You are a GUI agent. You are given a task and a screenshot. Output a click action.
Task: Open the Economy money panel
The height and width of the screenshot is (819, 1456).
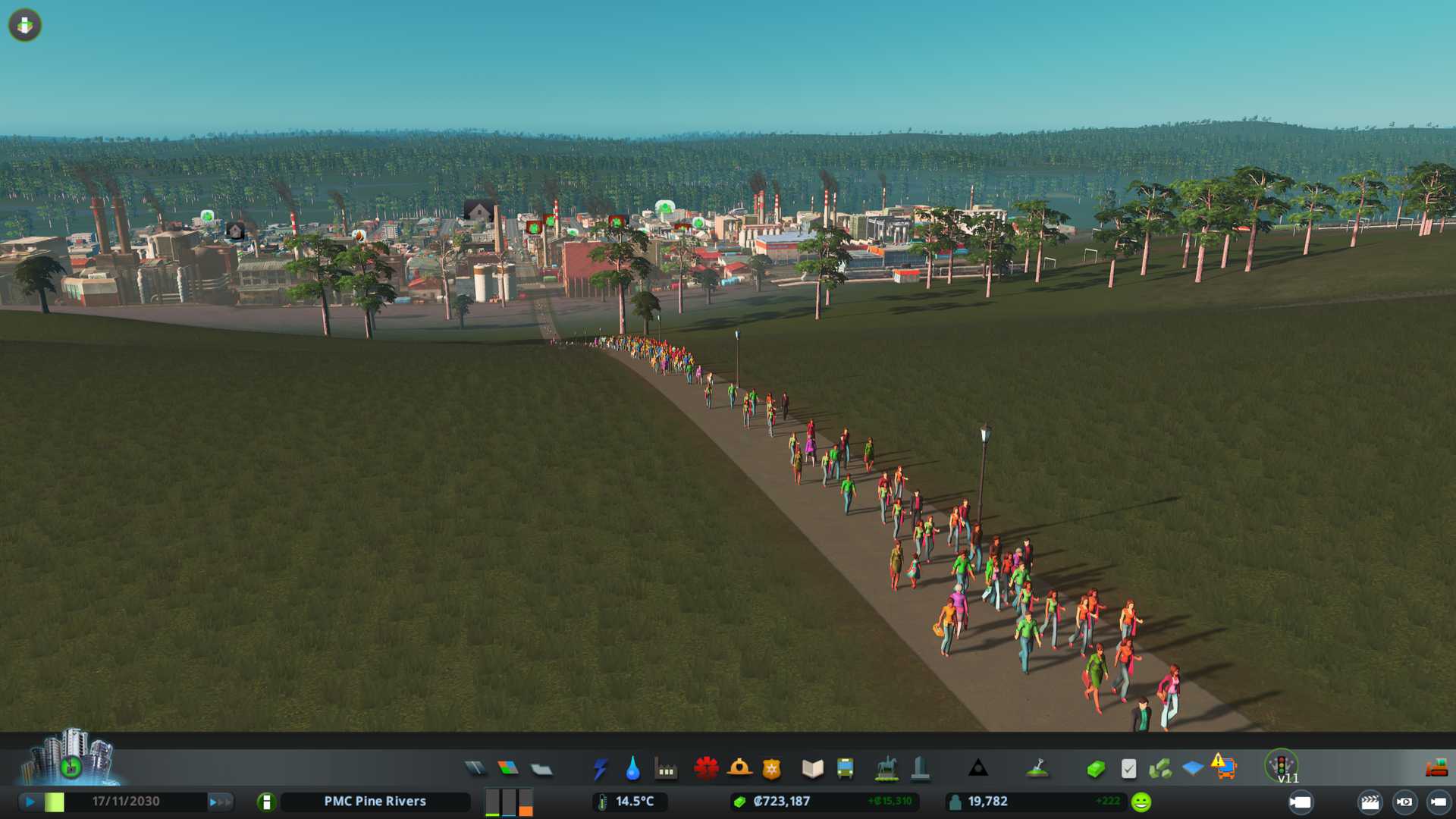tap(1095, 769)
